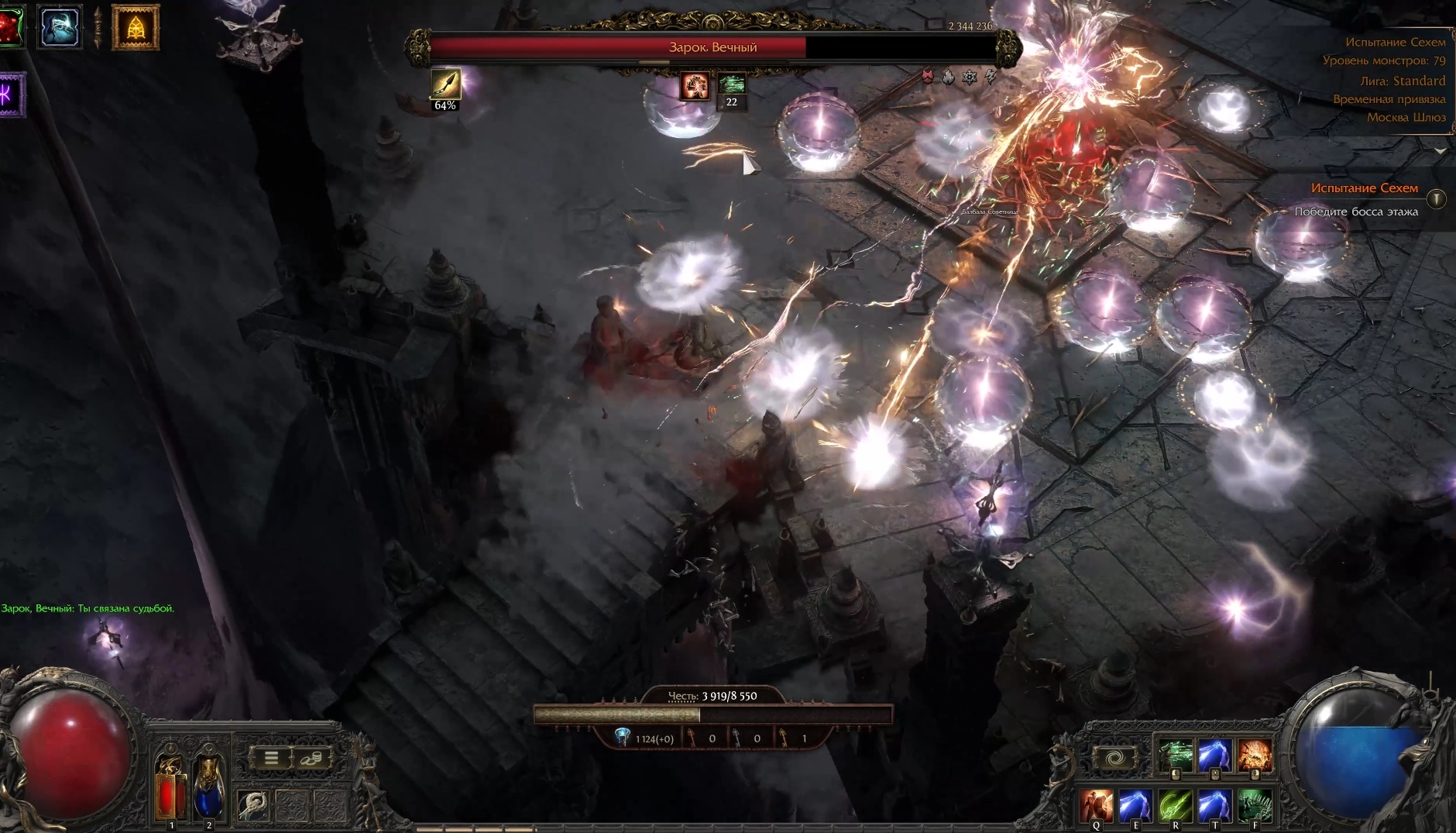Open the three-line main menu button
The height and width of the screenshot is (833, 1456).
click(x=271, y=758)
